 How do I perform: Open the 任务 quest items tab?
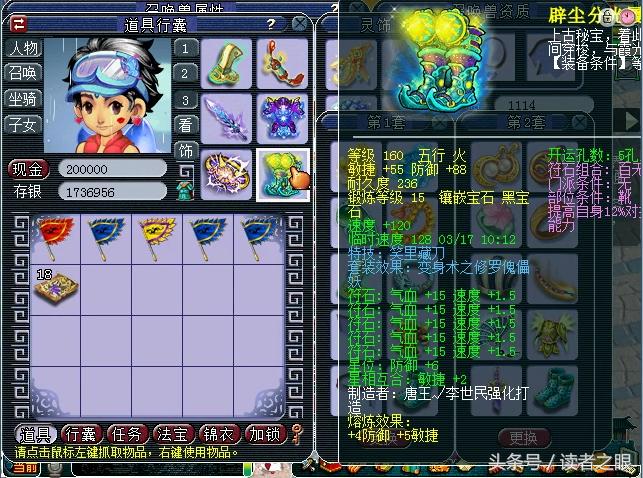[127, 434]
